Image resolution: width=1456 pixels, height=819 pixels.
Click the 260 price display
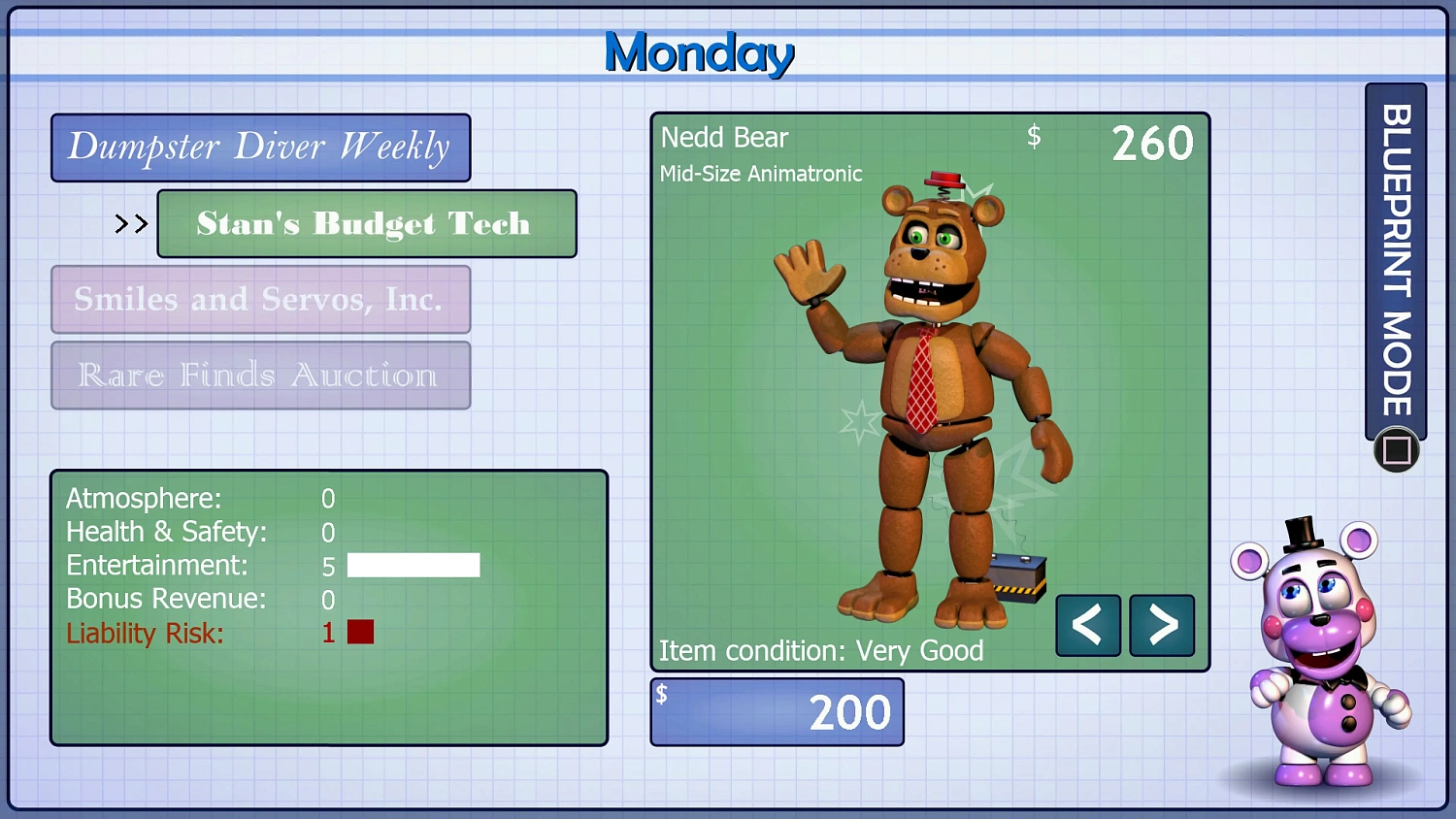(x=1153, y=142)
